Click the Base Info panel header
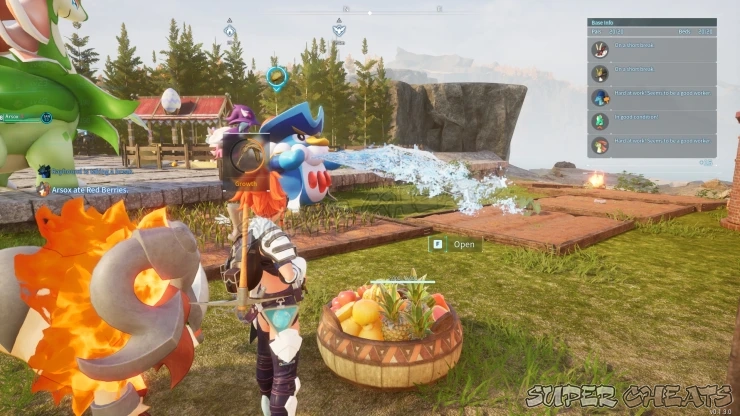This screenshot has width=740, height=416. [x=651, y=22]
